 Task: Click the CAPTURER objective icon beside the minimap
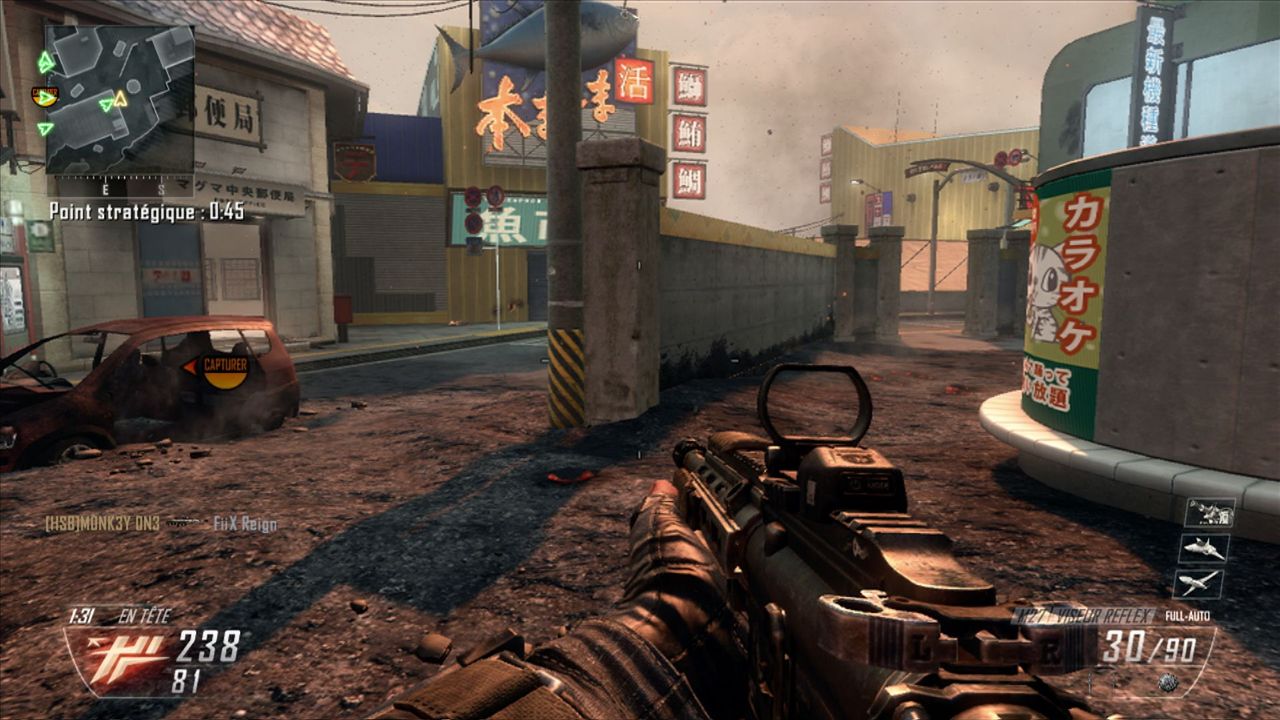coord(44,96)
